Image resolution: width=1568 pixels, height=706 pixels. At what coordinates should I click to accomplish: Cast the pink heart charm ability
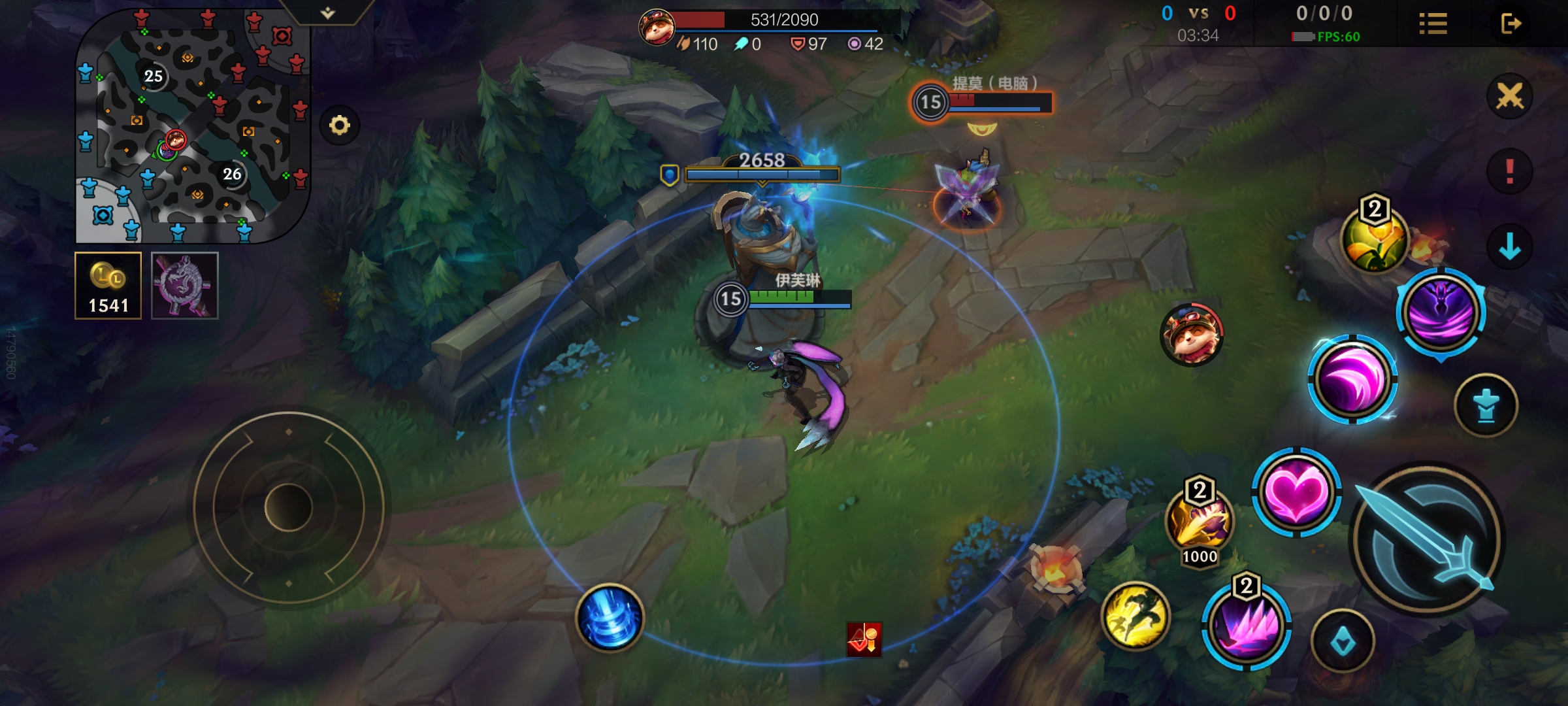[x=1297, y=493]
